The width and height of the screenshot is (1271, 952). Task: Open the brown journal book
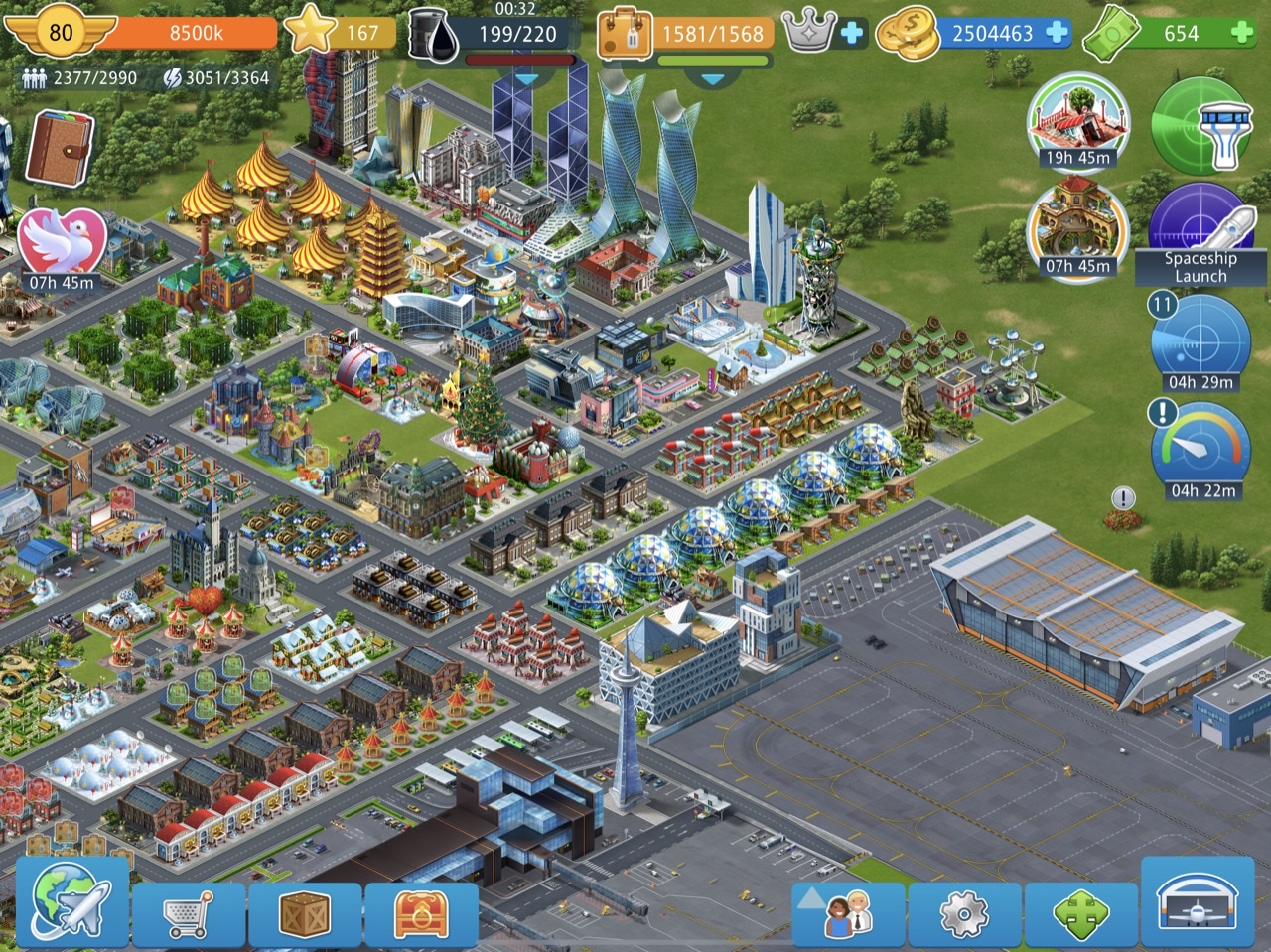pos(60,149)
